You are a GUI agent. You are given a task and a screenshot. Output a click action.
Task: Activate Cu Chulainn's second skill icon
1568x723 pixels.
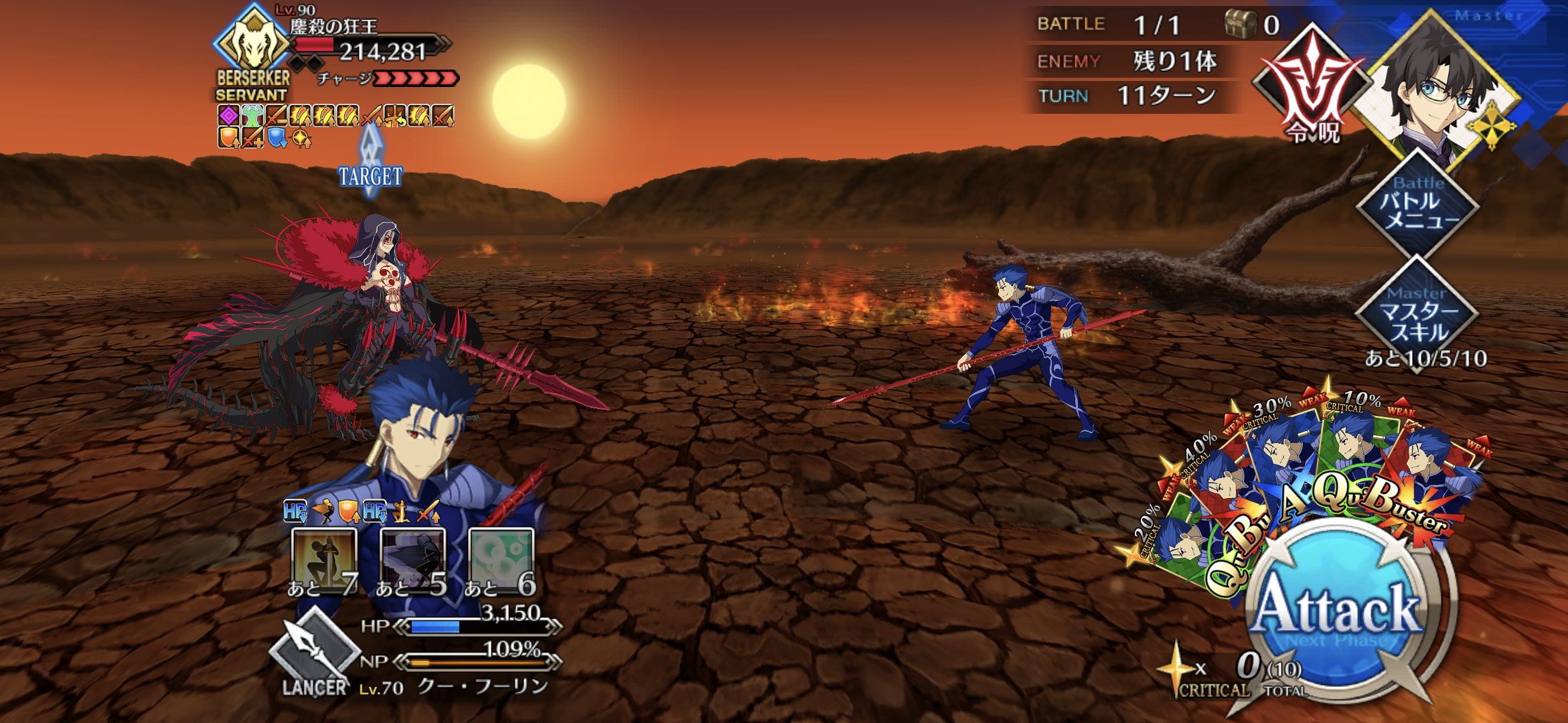(412, 561)
